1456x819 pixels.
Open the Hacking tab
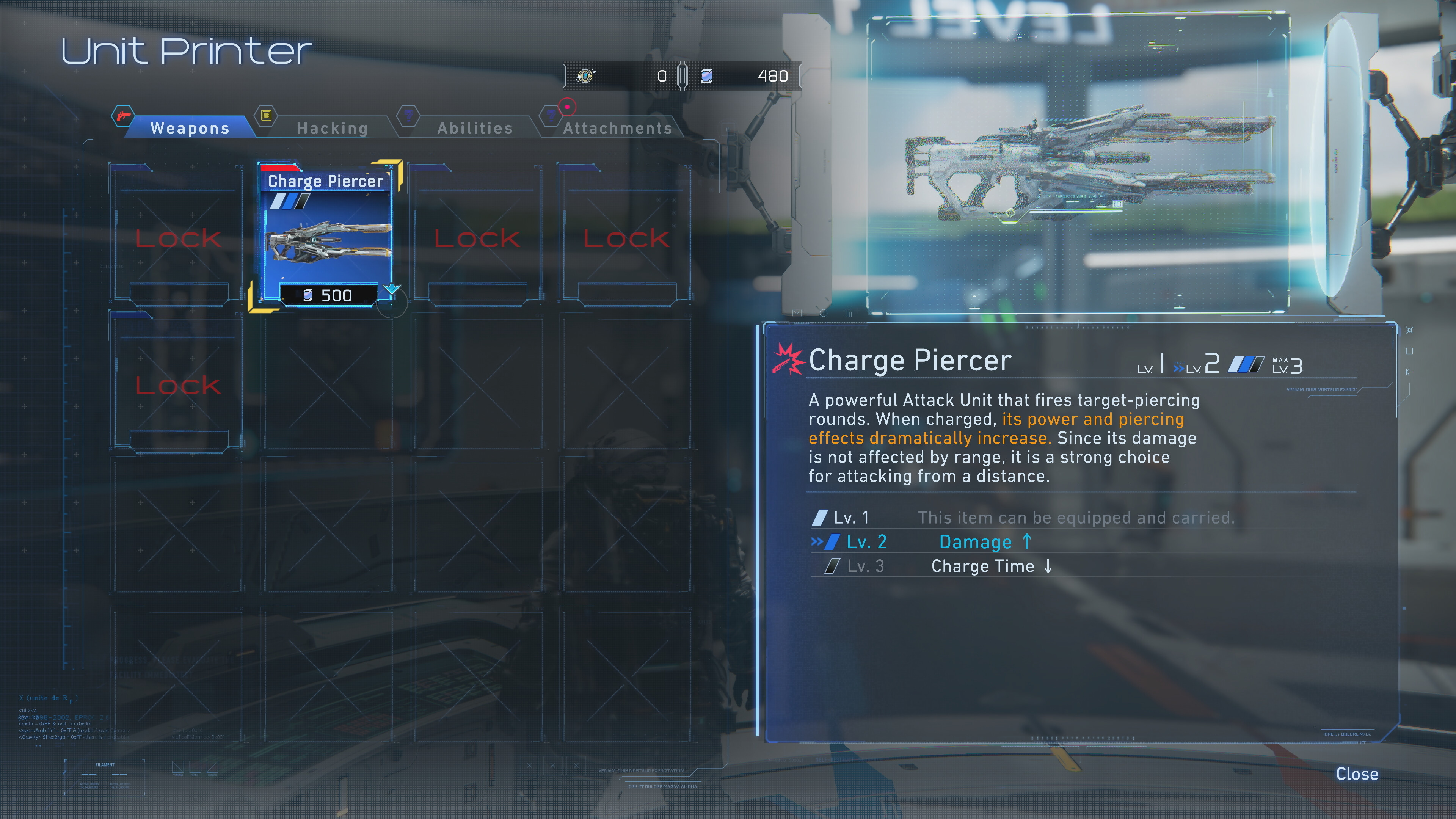pyautogui.click(x=333, y=128)
